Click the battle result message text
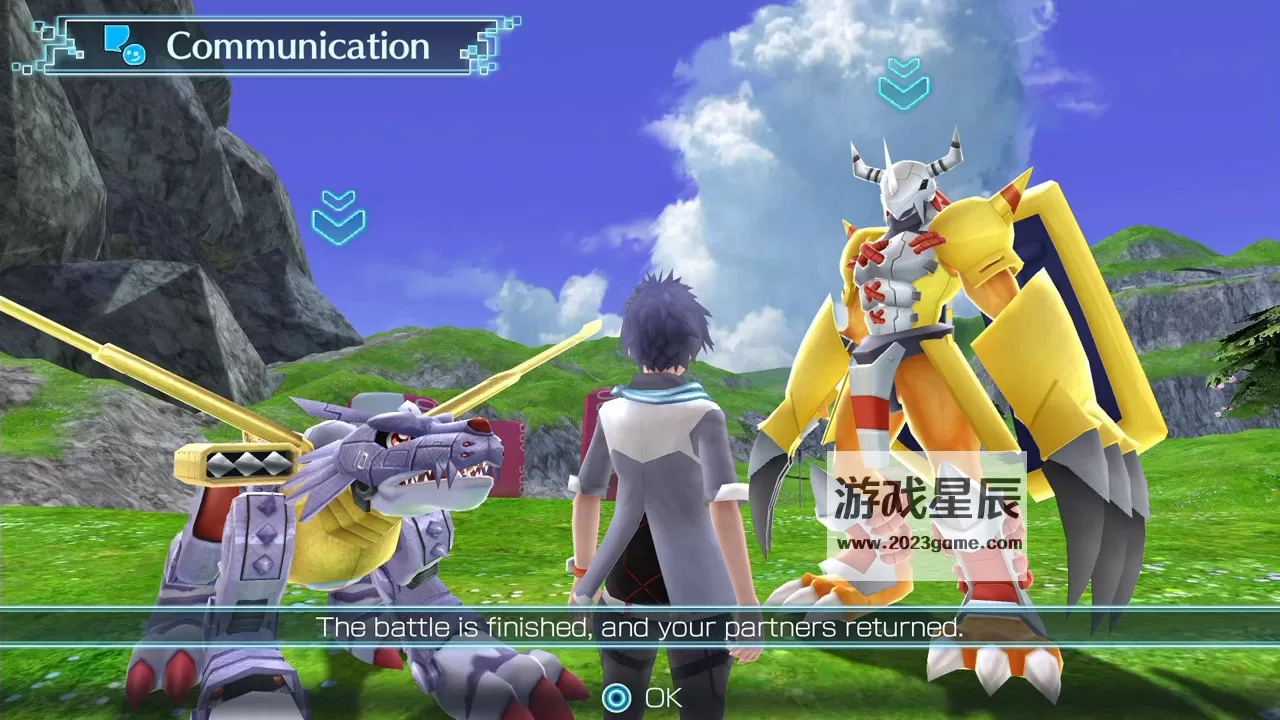The width and height of the screenshot is (1280, 720). 638,628
